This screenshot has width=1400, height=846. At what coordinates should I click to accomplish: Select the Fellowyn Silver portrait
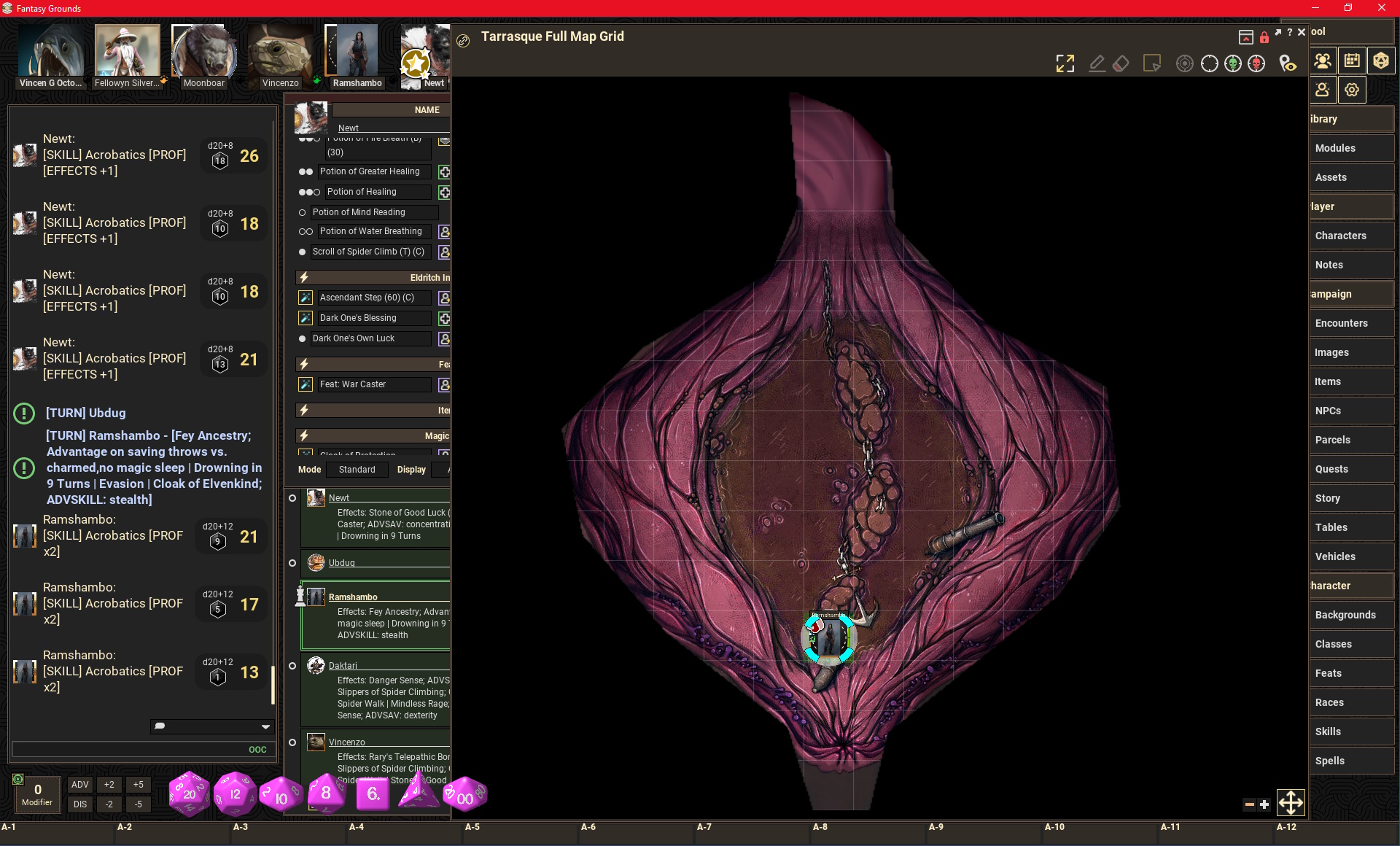point(127,53)
